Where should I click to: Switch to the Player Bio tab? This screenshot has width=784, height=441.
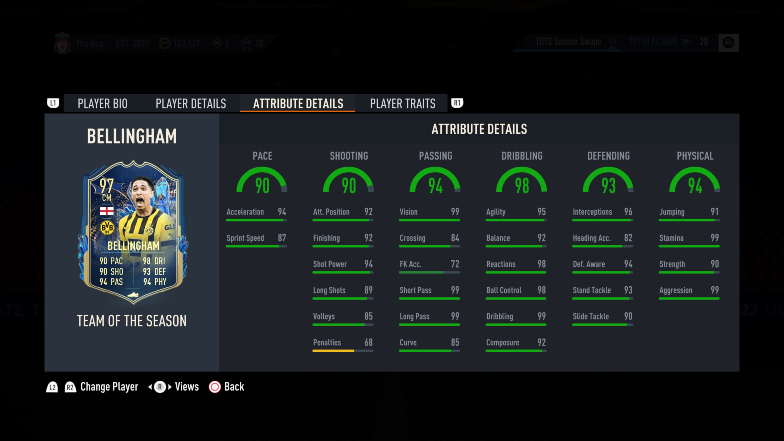pyautogui.click(x=108, y=103)
